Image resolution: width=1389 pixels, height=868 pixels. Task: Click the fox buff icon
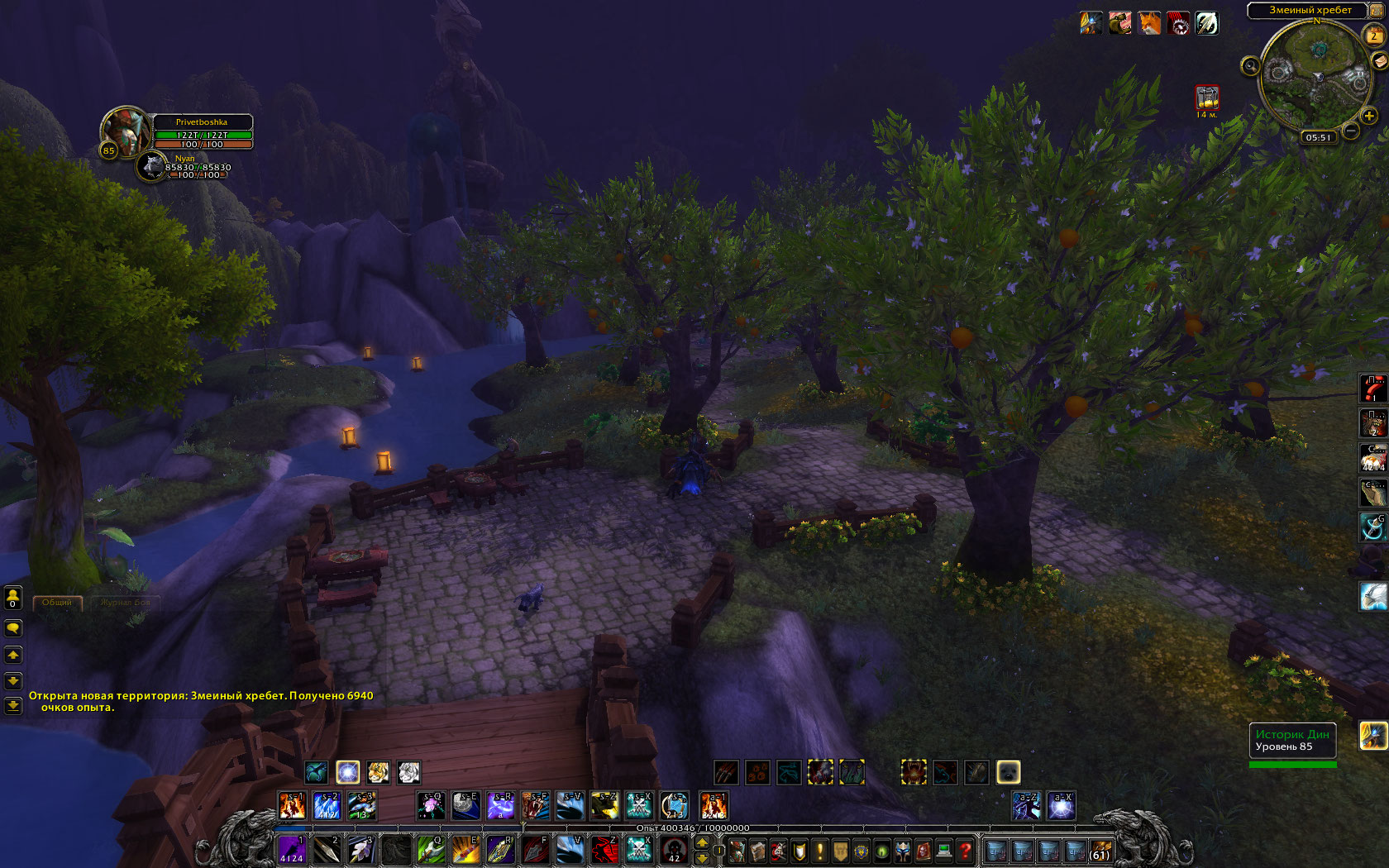click(x=1149, y=23)
